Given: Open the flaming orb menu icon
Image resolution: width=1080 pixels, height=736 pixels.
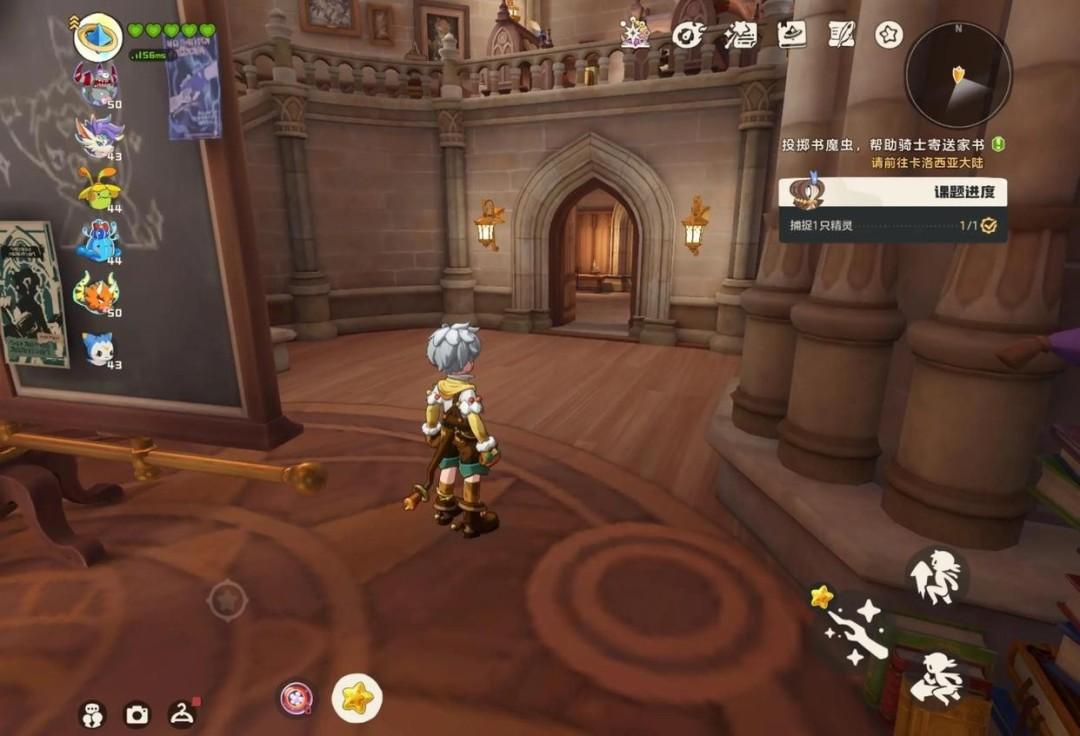Looking at the screenshot, I should point(687,35).
